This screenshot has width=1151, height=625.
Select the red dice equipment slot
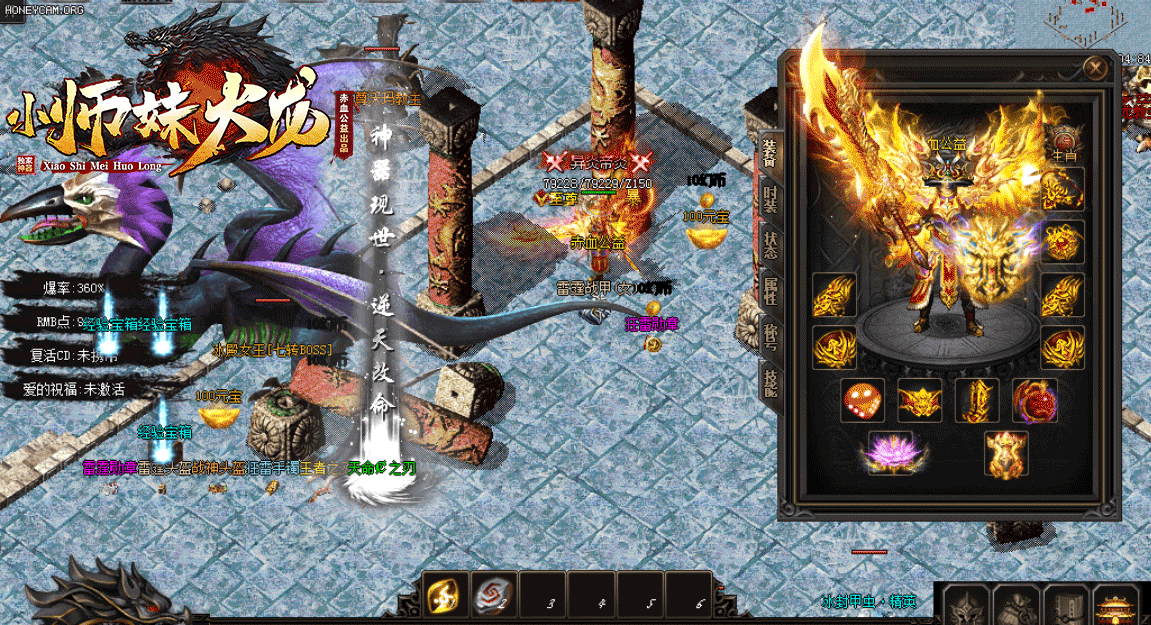click(x=862, y=402)
